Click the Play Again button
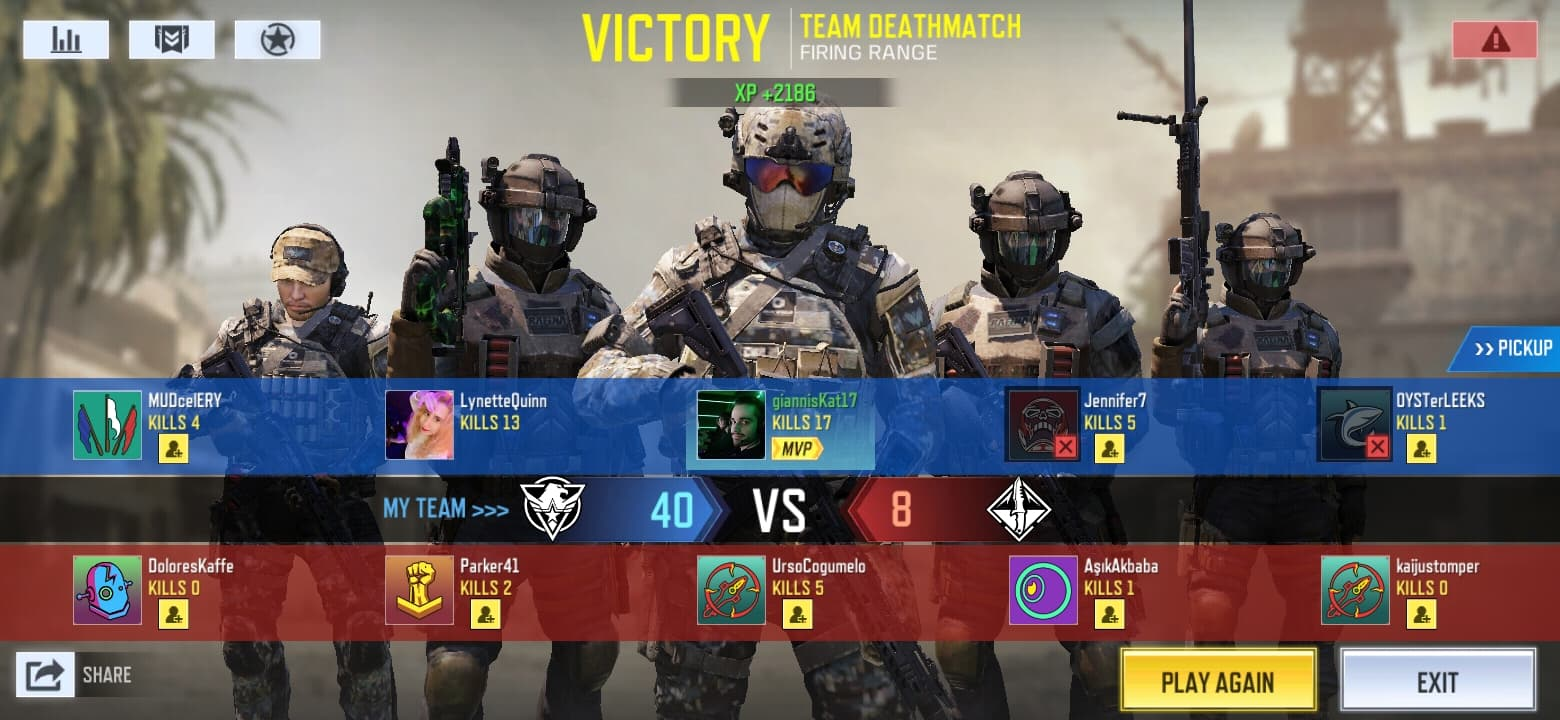The image size is (1560, 720). coord(1217,681)
